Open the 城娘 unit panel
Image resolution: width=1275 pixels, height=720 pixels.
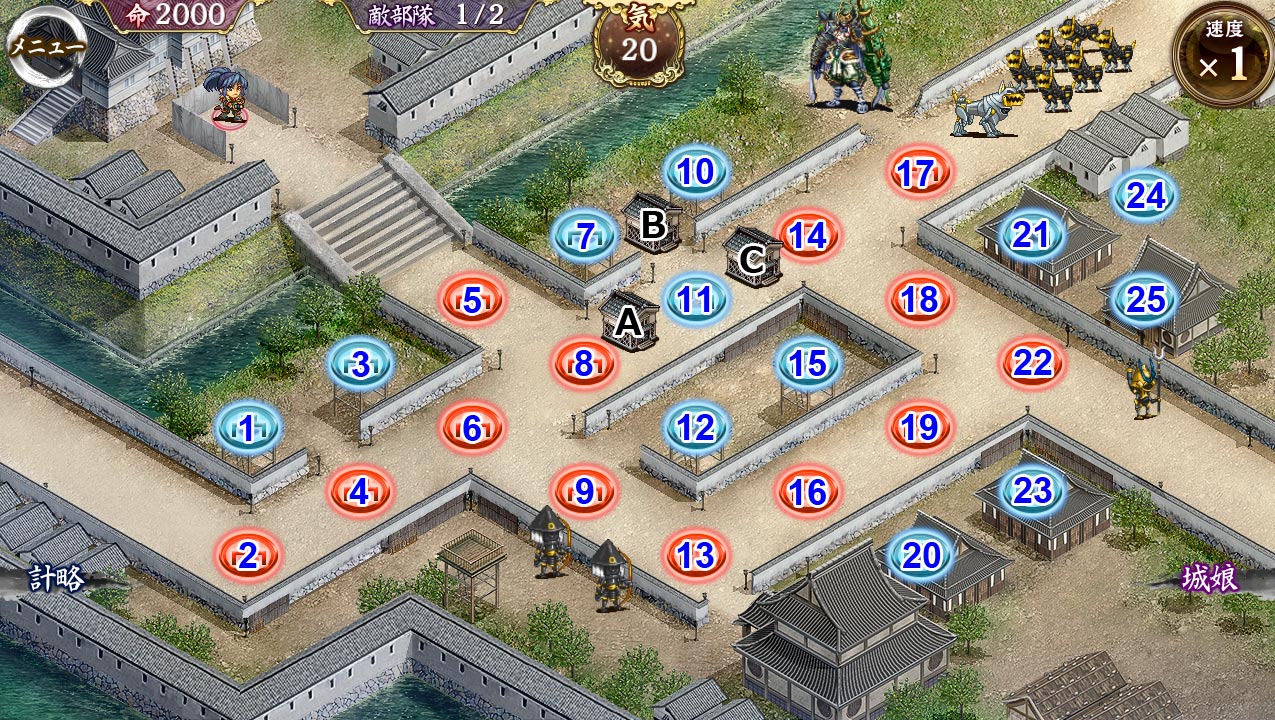point(1209,578)
